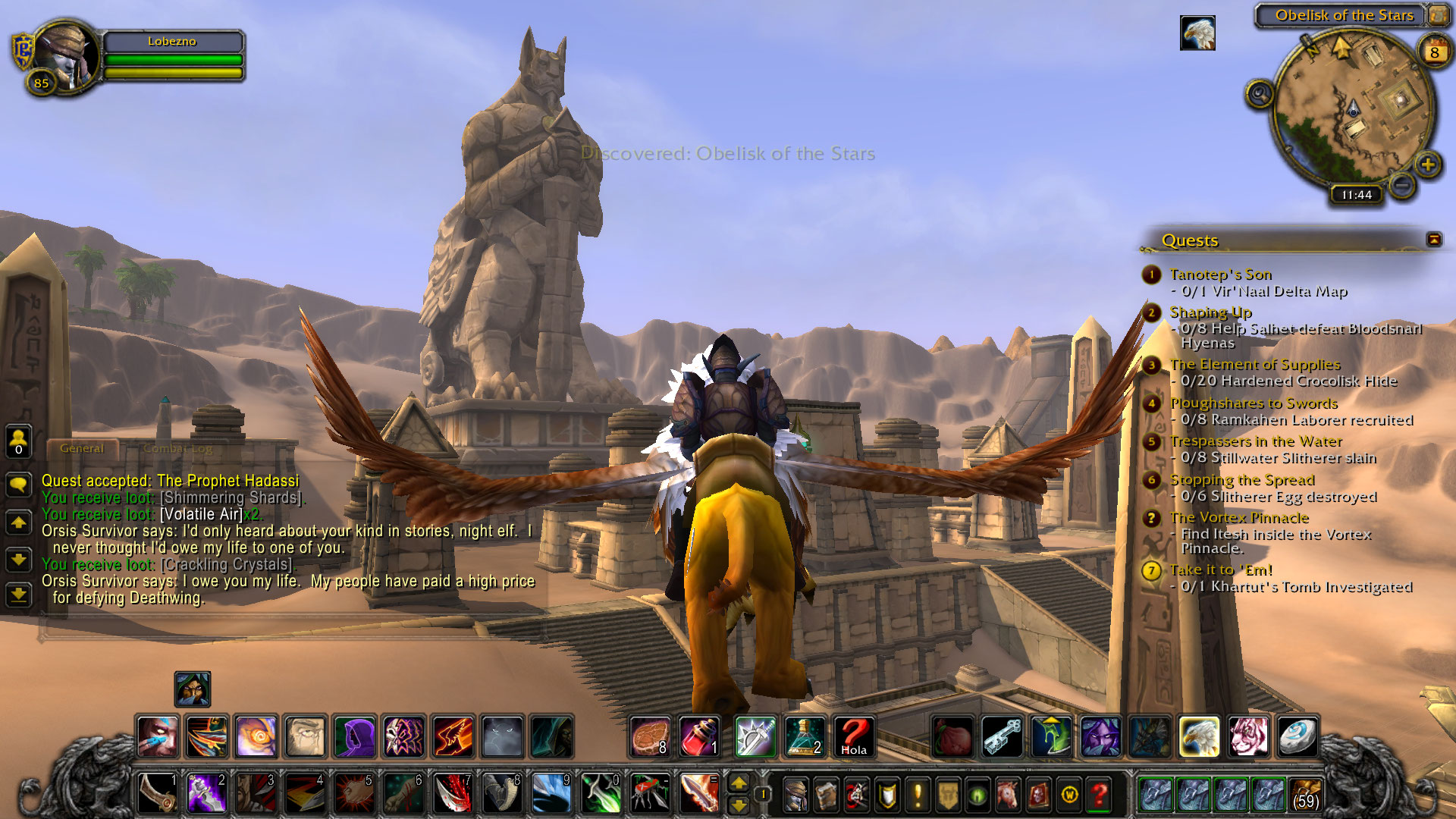Open the red question mark help button
1456x819 pixels.
point(1099,795)
